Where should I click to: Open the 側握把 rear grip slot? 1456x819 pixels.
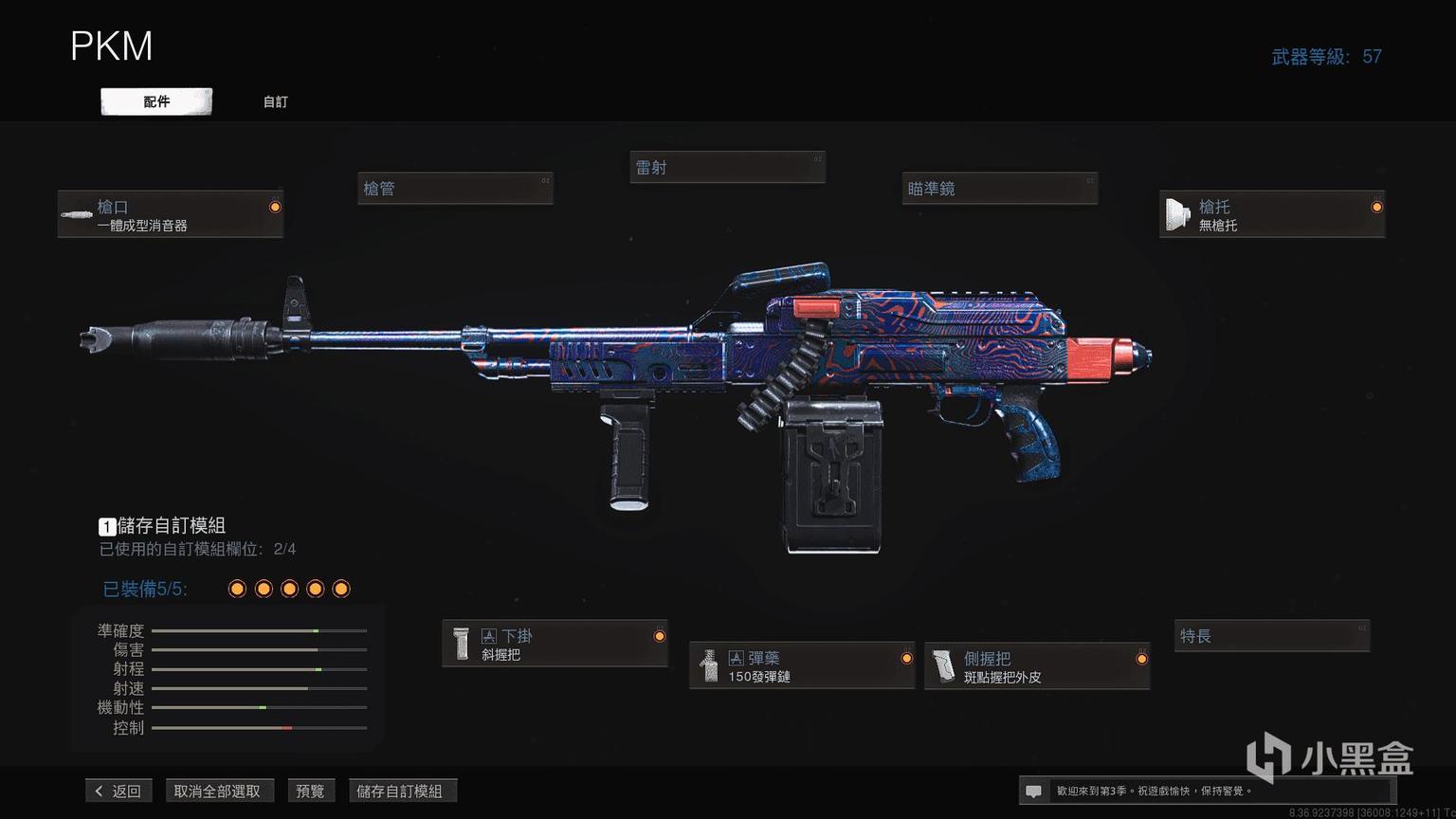click(1037, 666)
